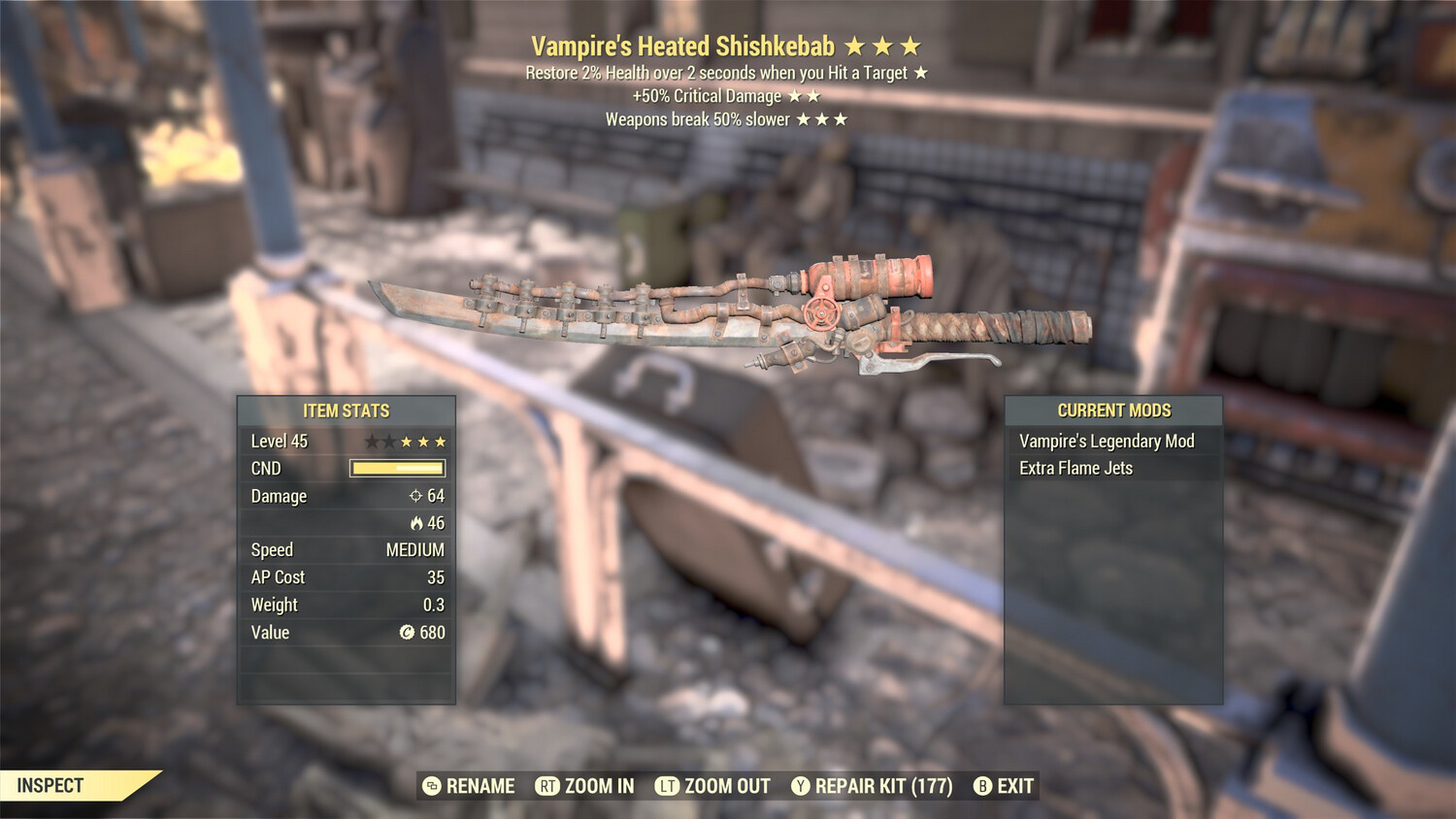Screen dimensions: 1456x819
Task: Select the Zoom Out button
Action: coord(713,786)
